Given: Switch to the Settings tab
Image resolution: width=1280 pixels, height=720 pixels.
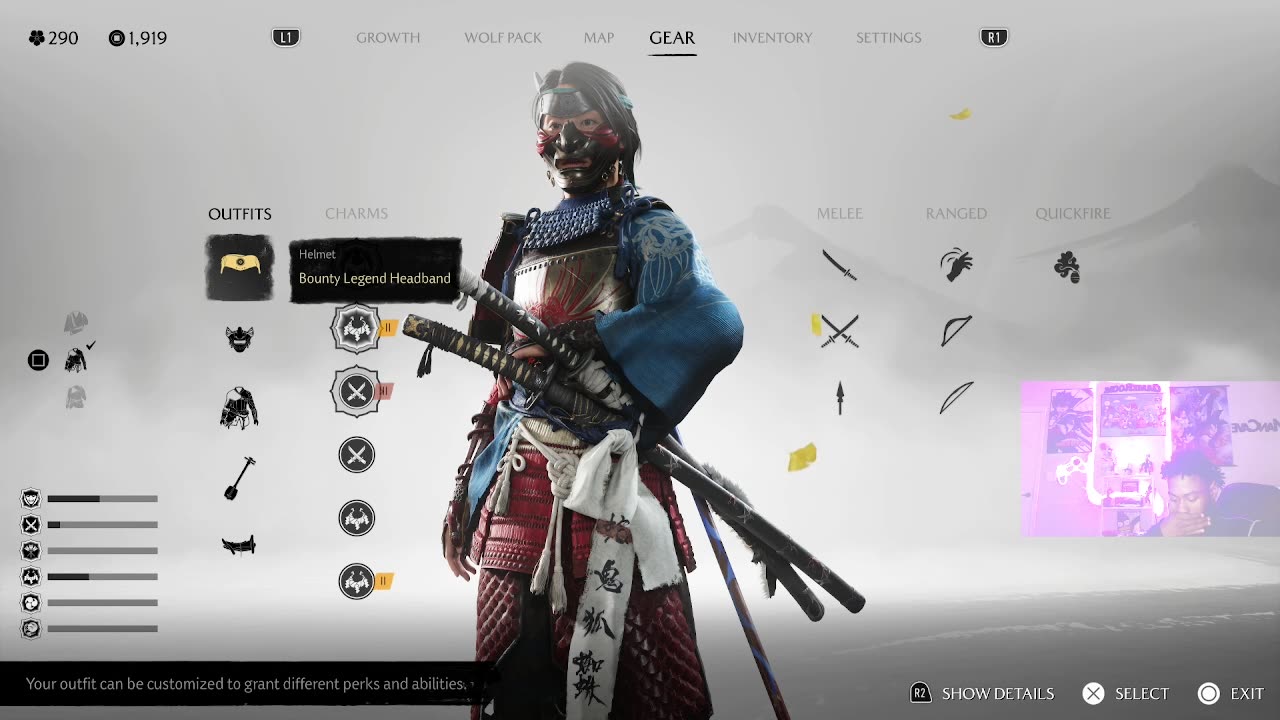Looking at the screenshot, I should [x=888, y=38].
